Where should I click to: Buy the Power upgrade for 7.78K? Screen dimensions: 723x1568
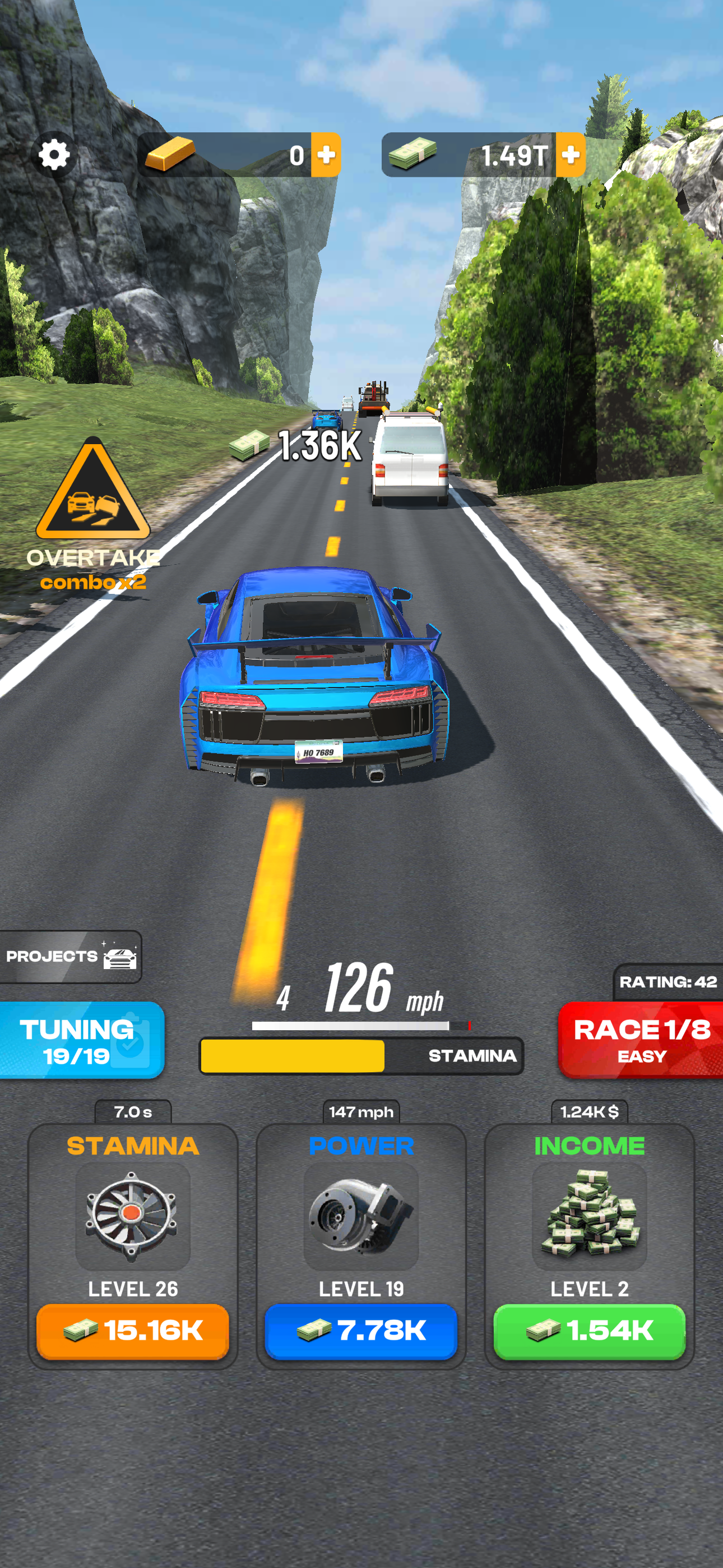[361, 1329]
